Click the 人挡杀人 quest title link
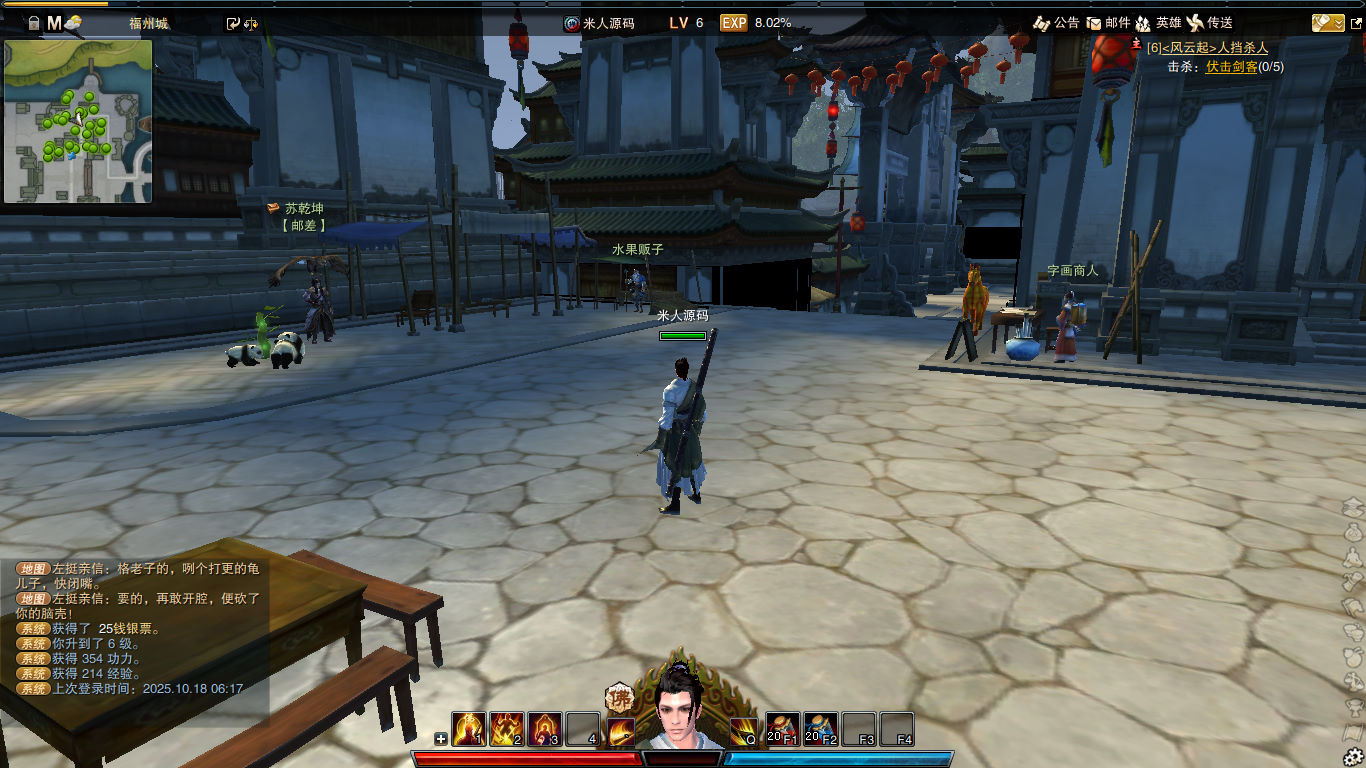The image size is (1366, 768). tap(1243, 48)
